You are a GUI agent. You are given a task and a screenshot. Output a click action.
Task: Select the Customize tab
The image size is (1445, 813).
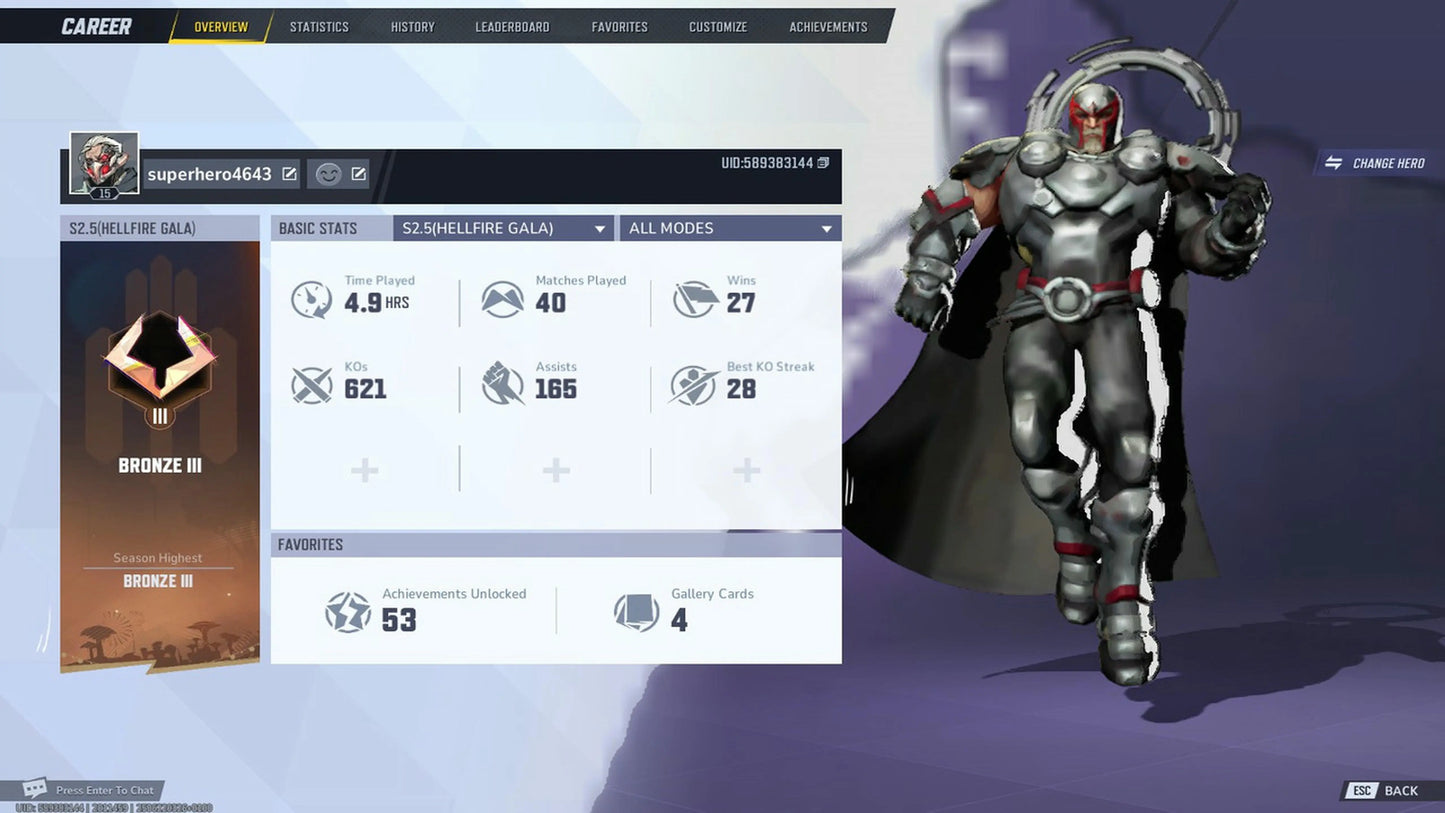click(717, 26)
